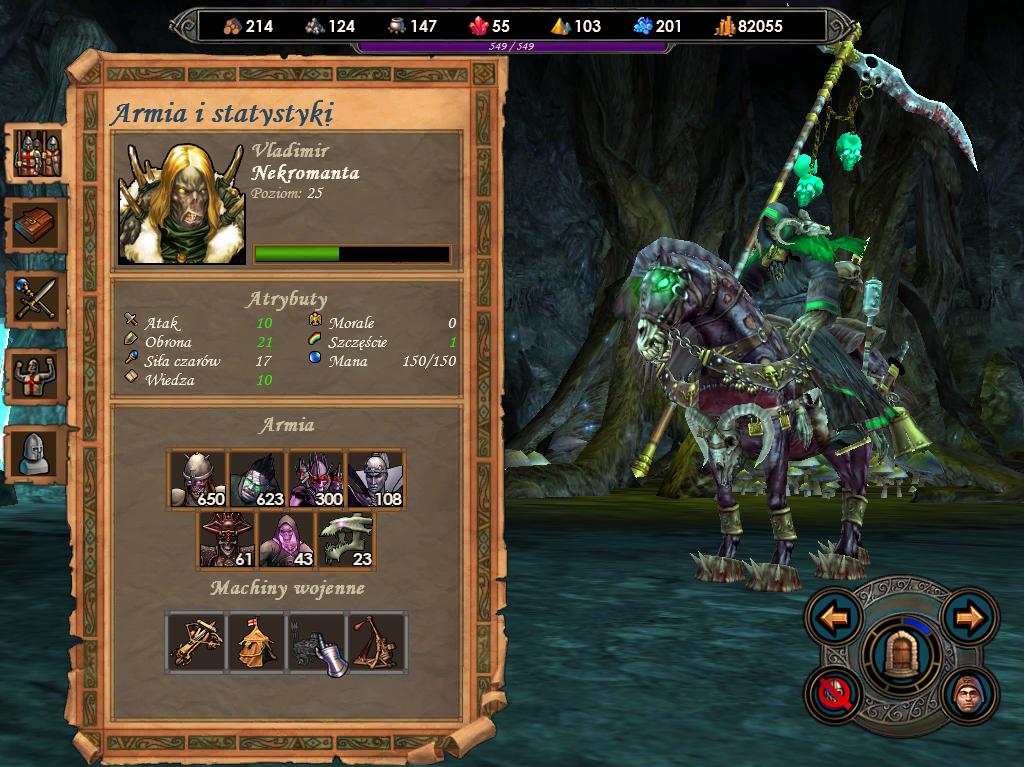Select the army stack of 43 units

(286, 540)
